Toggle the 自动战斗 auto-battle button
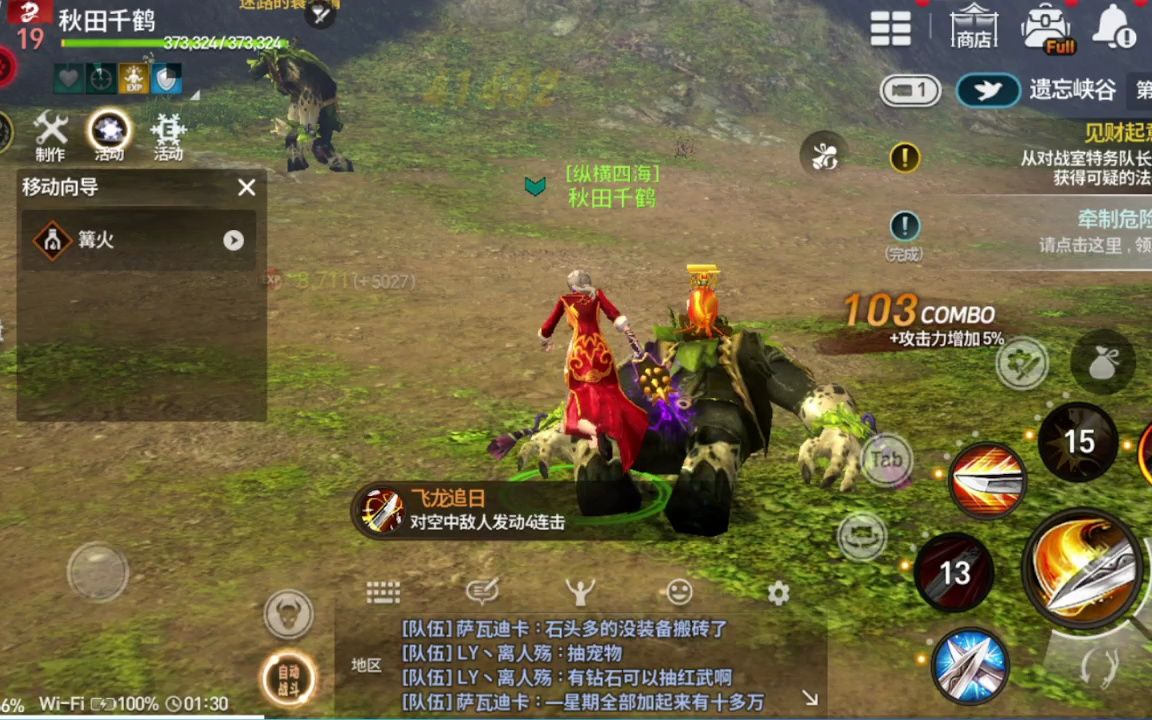The width and height of the screenshot is (1152, 720). (x=288, y=679)
